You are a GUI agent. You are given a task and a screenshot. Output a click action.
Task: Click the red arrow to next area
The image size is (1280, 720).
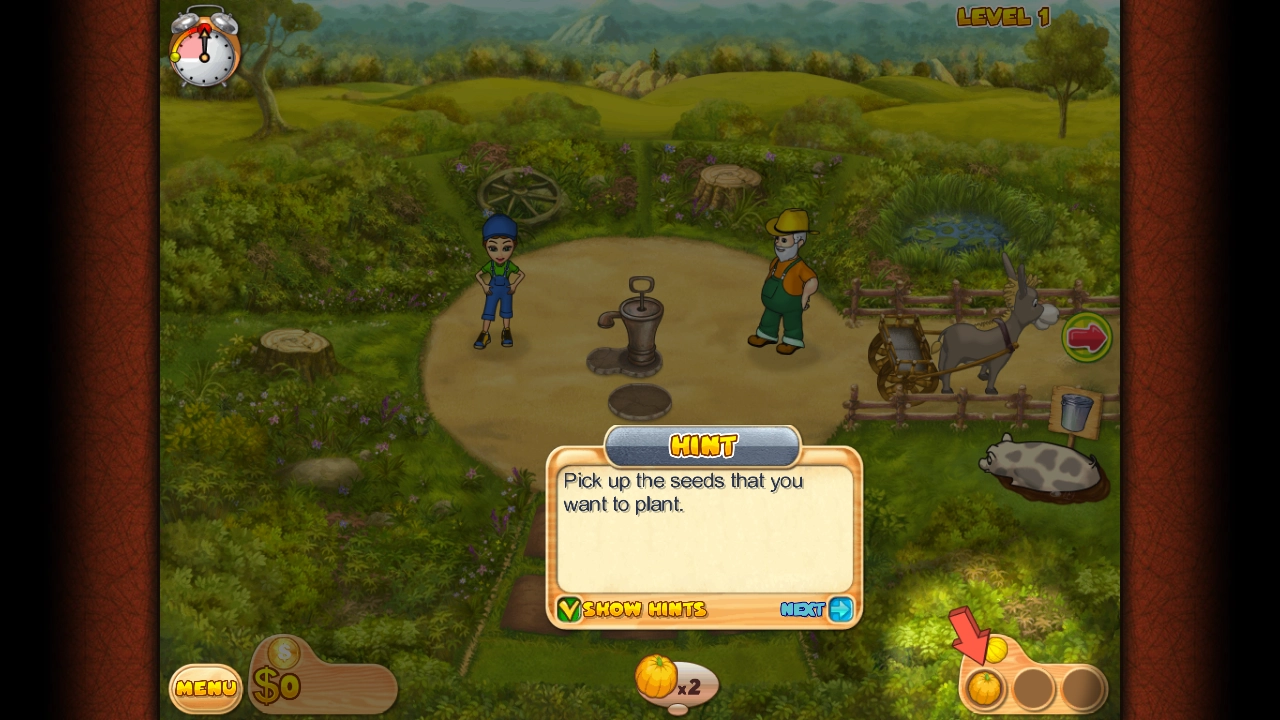(x=1087, y=338)
